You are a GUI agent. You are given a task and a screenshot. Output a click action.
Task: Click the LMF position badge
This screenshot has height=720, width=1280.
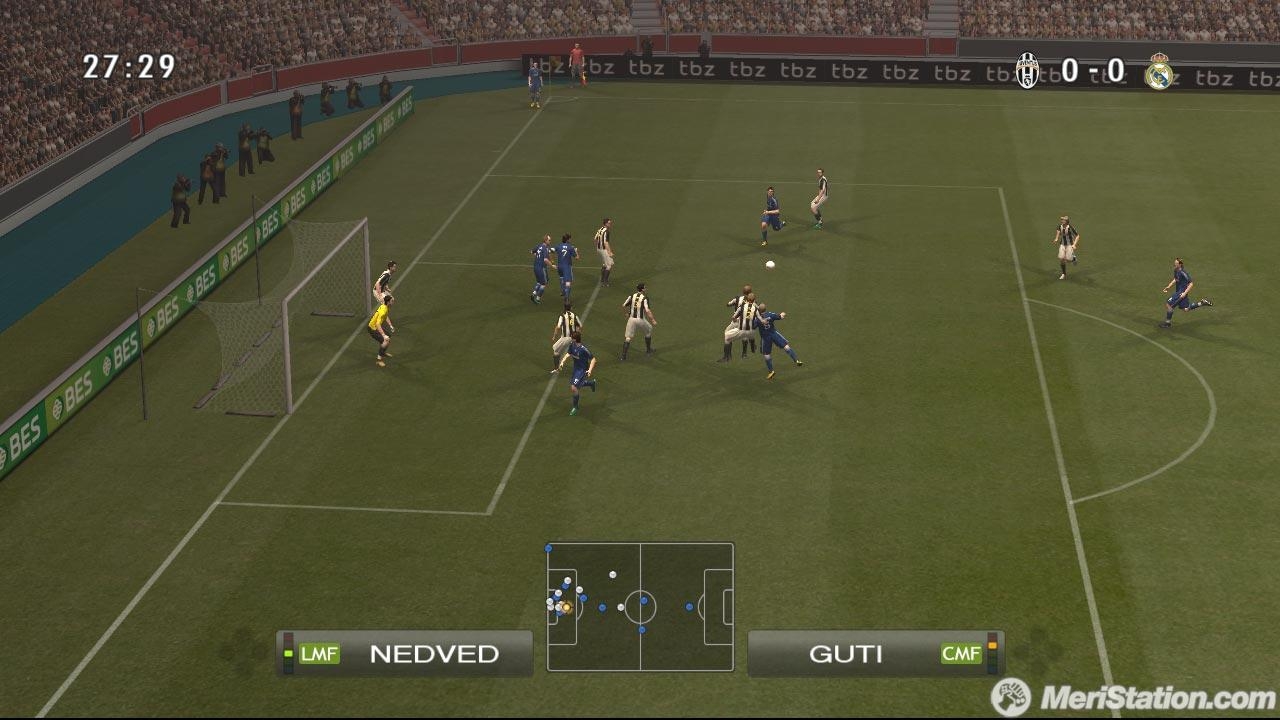coord(319,654)
